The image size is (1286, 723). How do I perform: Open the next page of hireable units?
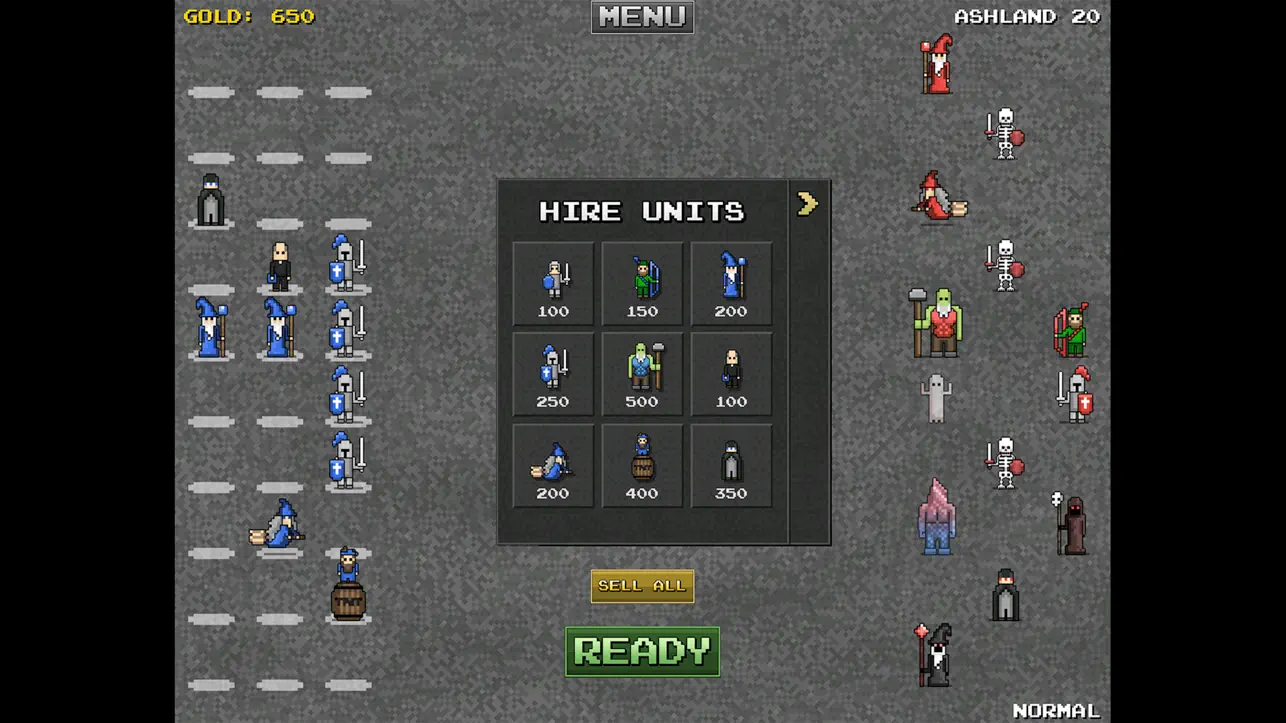(x=809, y=203)
